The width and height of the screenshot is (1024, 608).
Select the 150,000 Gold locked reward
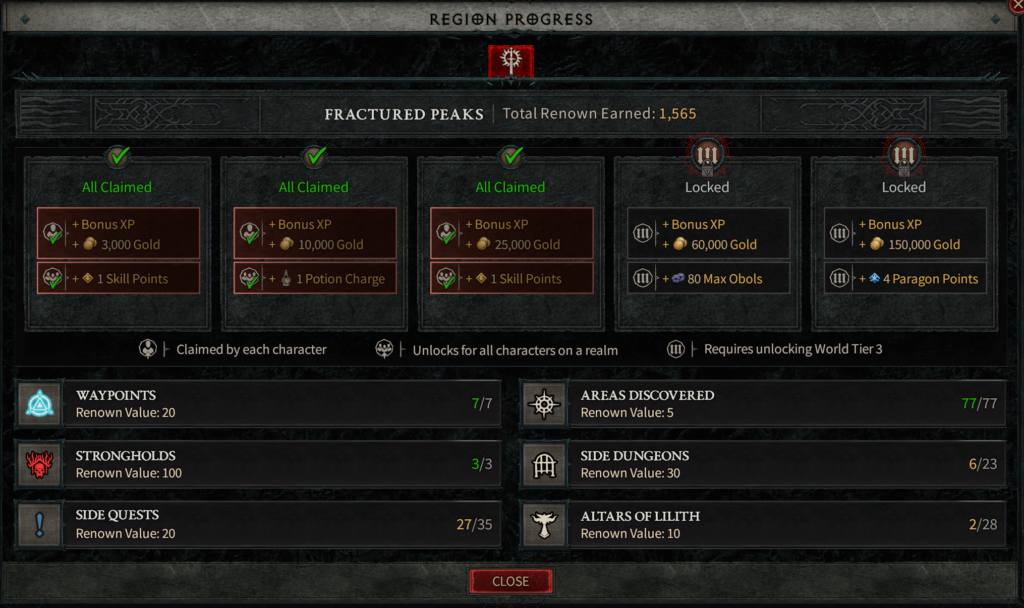[x=905, y=234]
